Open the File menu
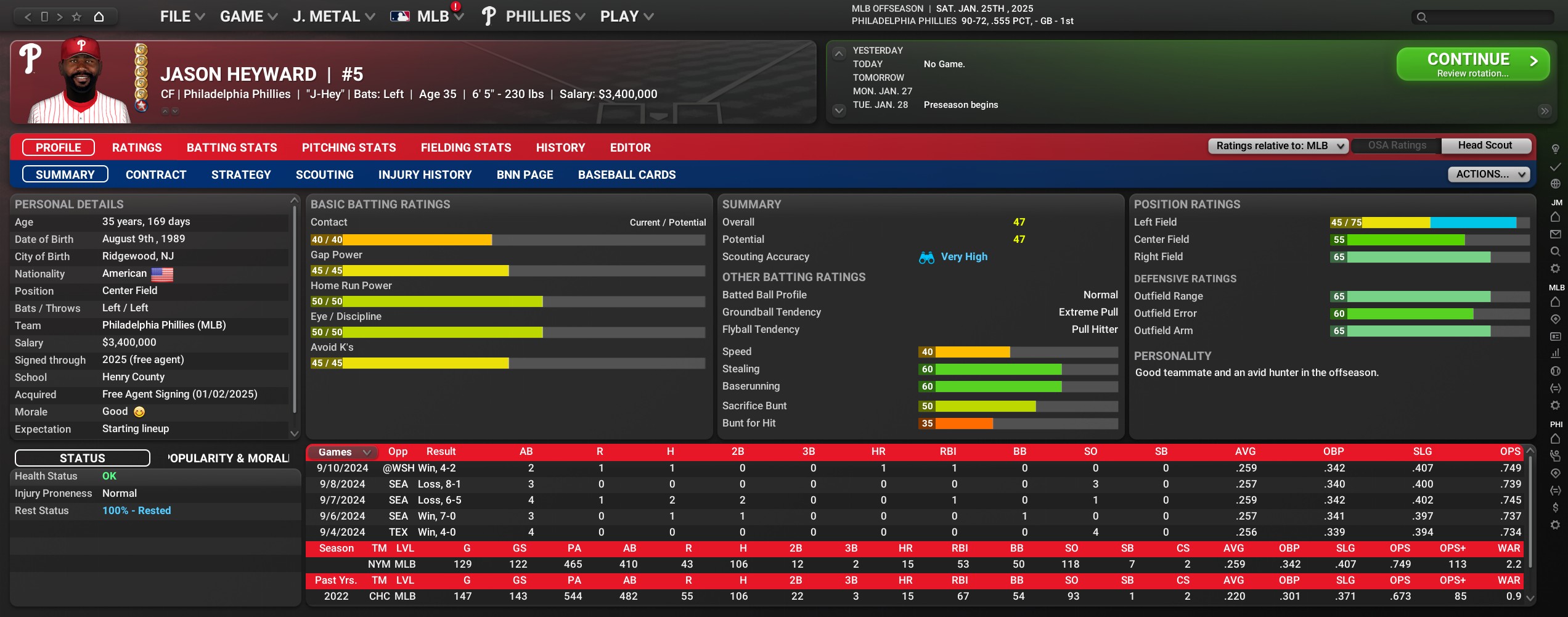The image size is (1568, 617). (182, 17)
